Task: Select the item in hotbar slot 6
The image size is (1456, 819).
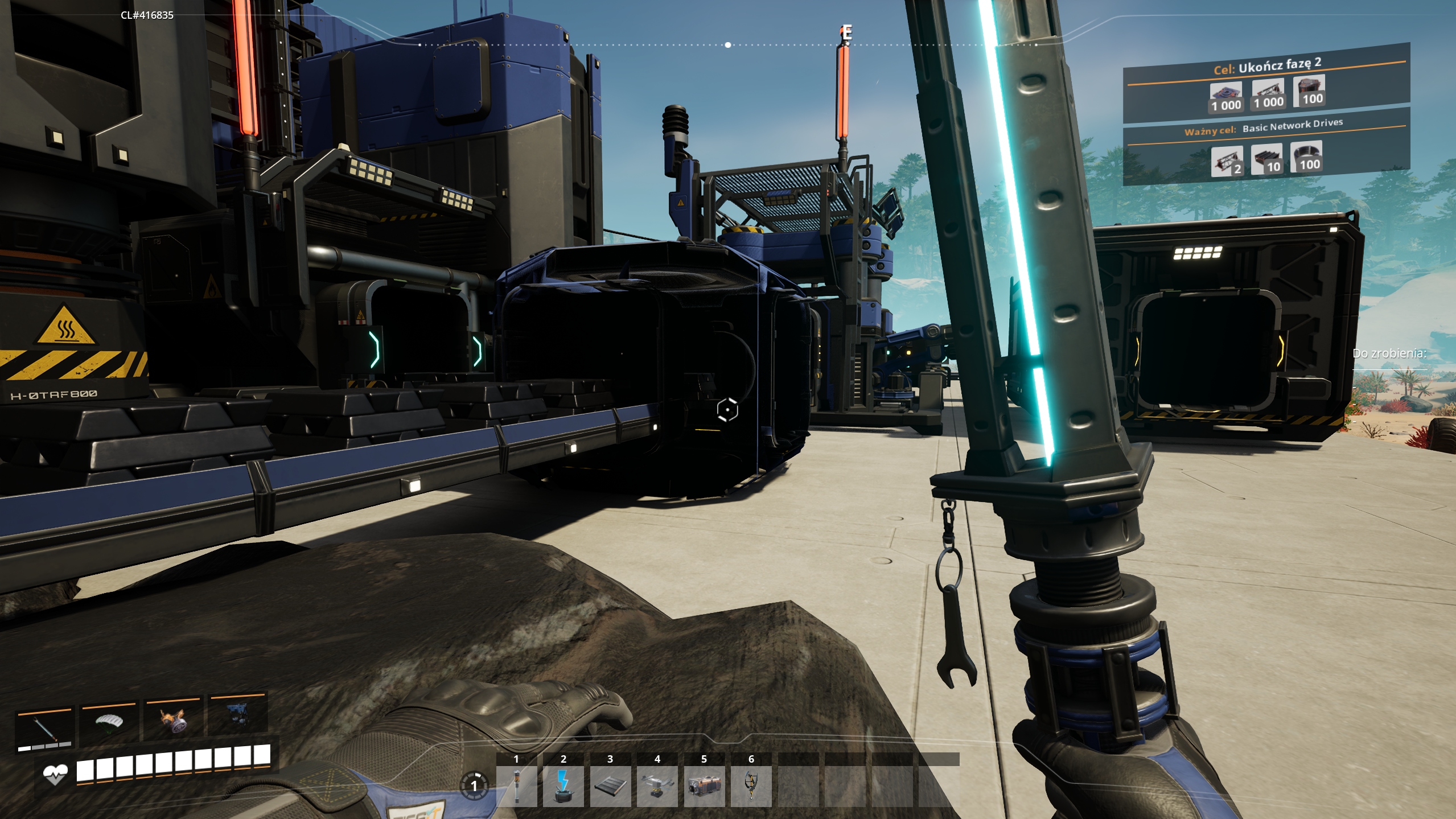Action: [751, 786]
